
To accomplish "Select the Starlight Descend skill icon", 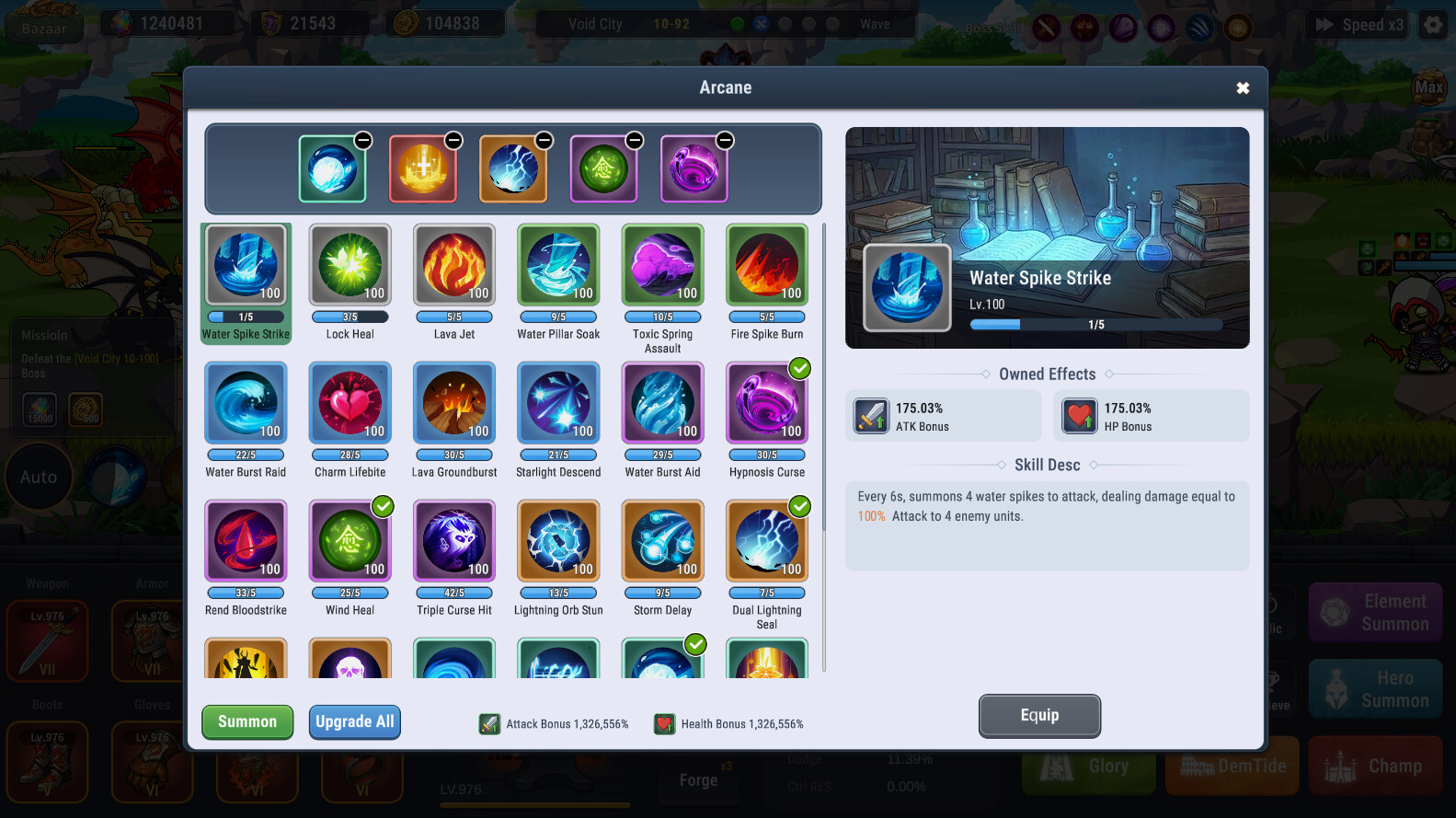I will [558, 403].
